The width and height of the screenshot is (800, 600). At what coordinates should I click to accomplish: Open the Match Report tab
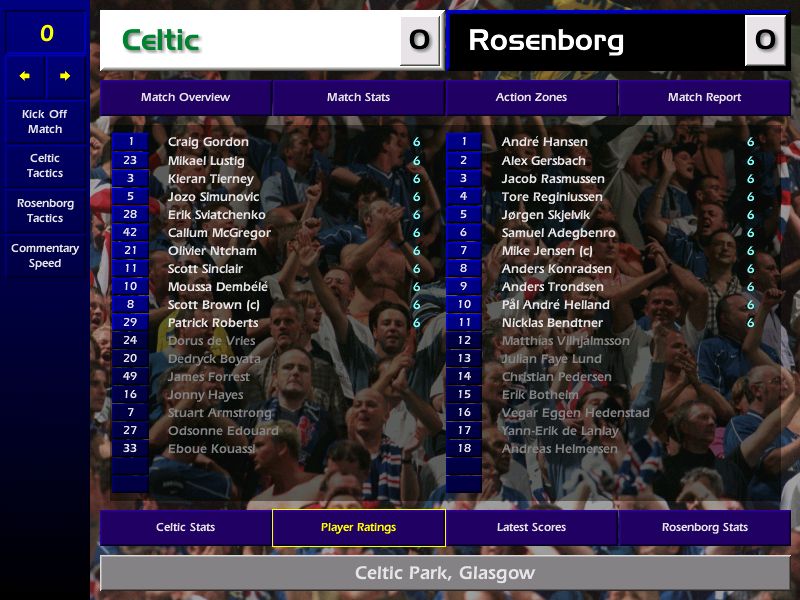704,97
